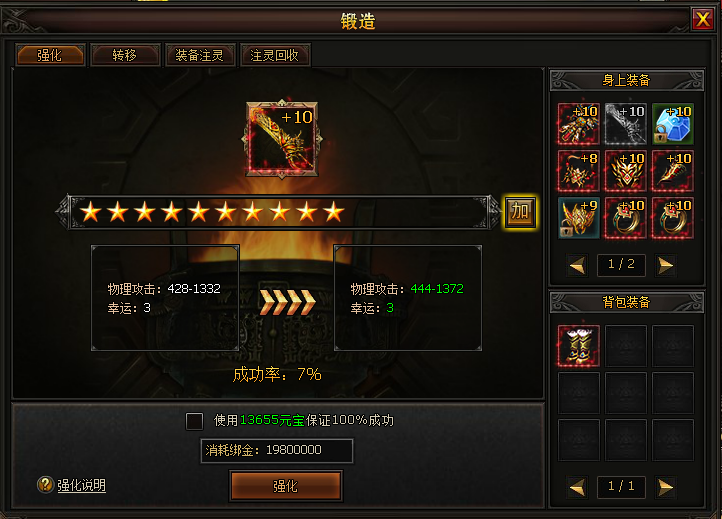Show next page of backpack equipment

[x=666, y=487]
